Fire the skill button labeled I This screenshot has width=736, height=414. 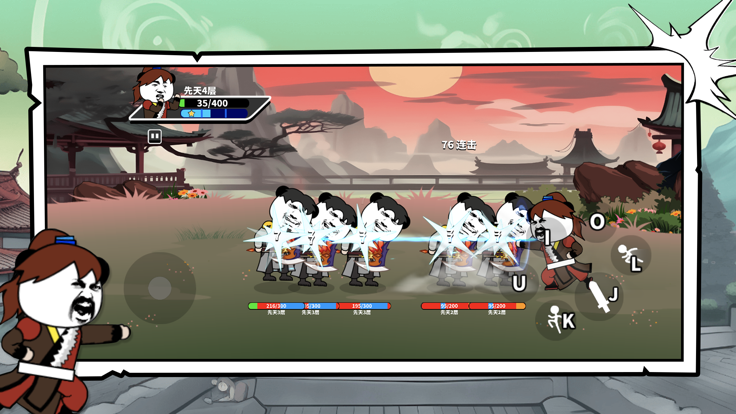coord(547,237)
